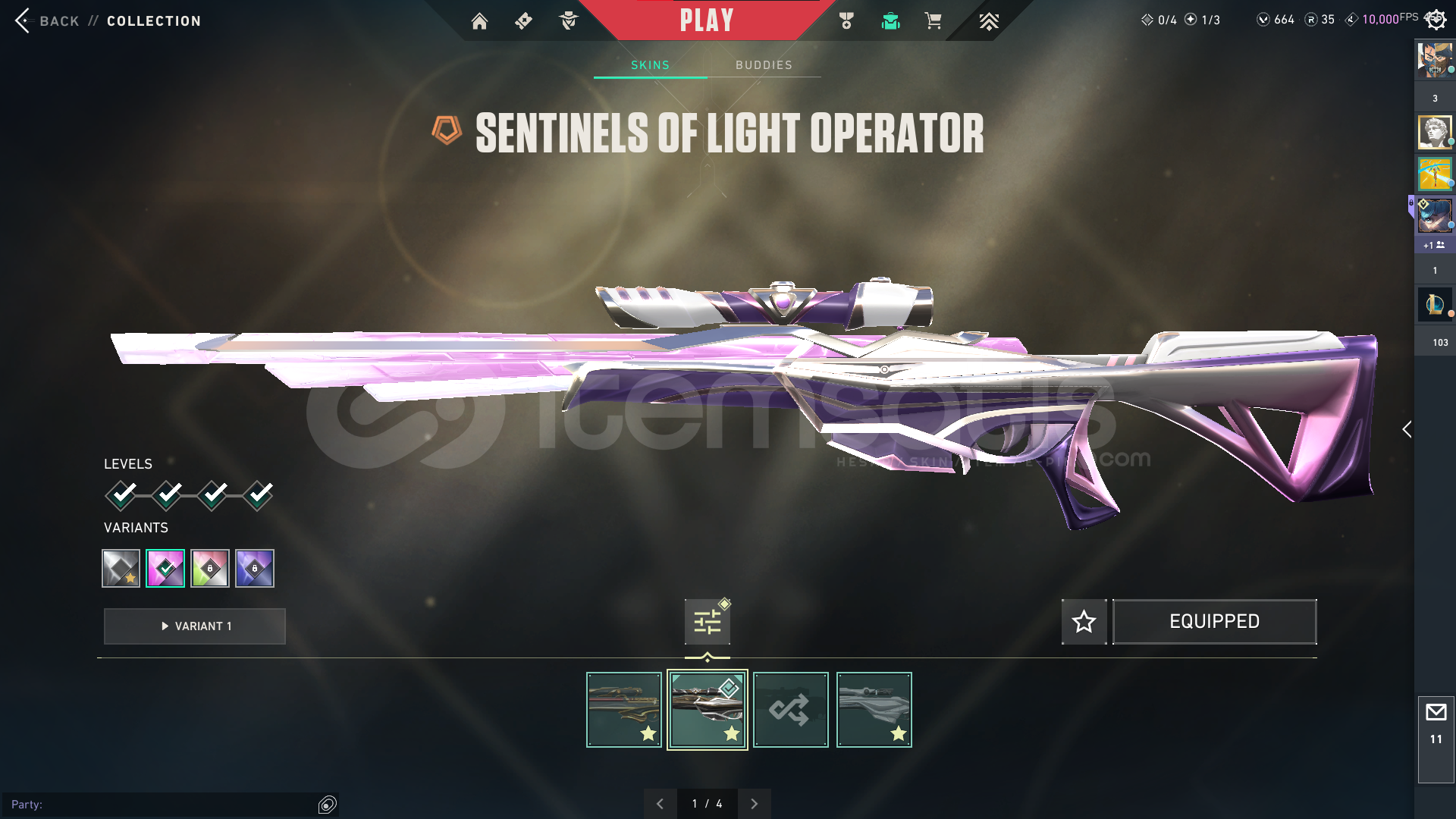
Task: Open the mail inbox icon
Action: pos(1436,713)
